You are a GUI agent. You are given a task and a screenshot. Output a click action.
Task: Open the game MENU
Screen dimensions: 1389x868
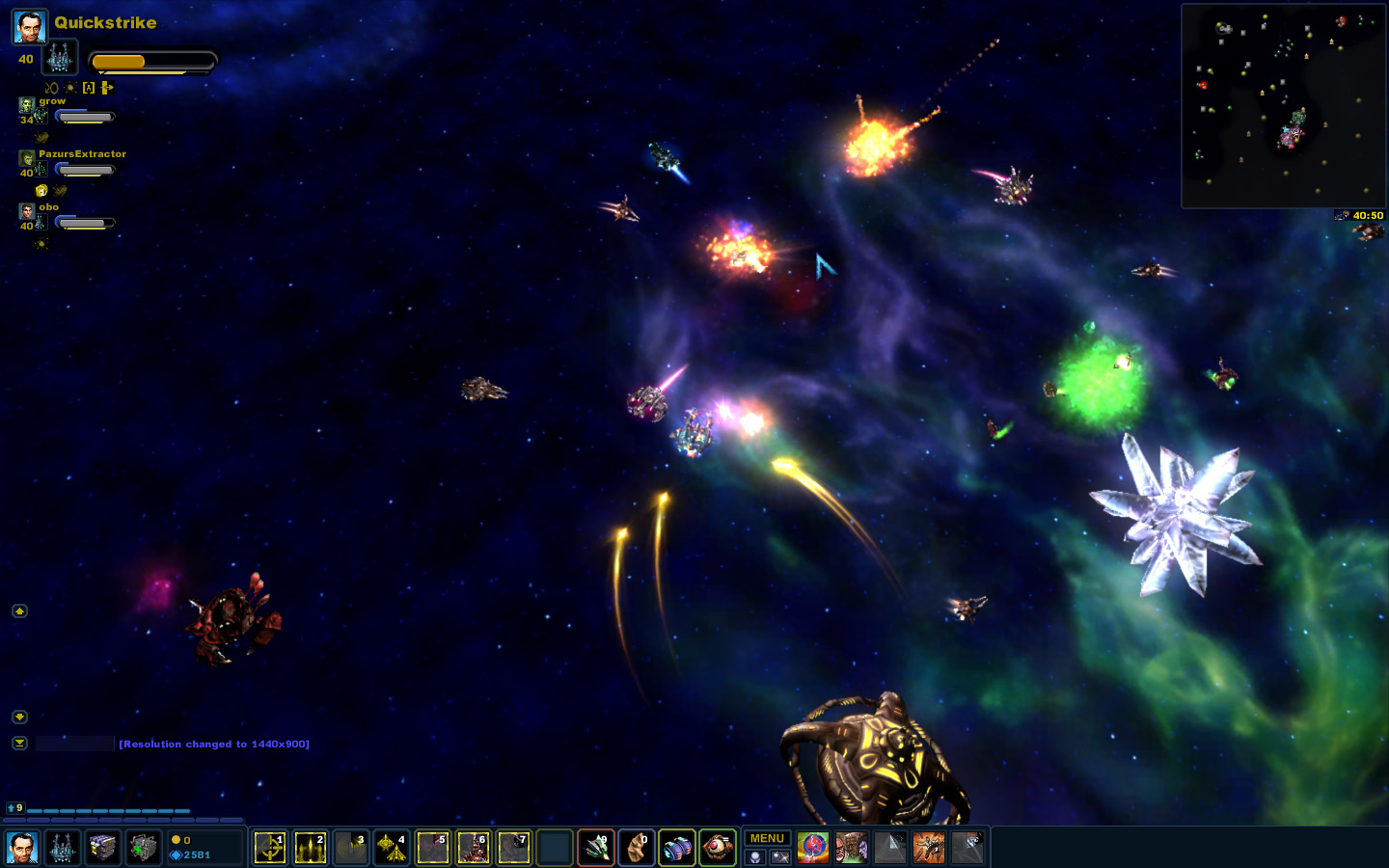click(767, 838)
